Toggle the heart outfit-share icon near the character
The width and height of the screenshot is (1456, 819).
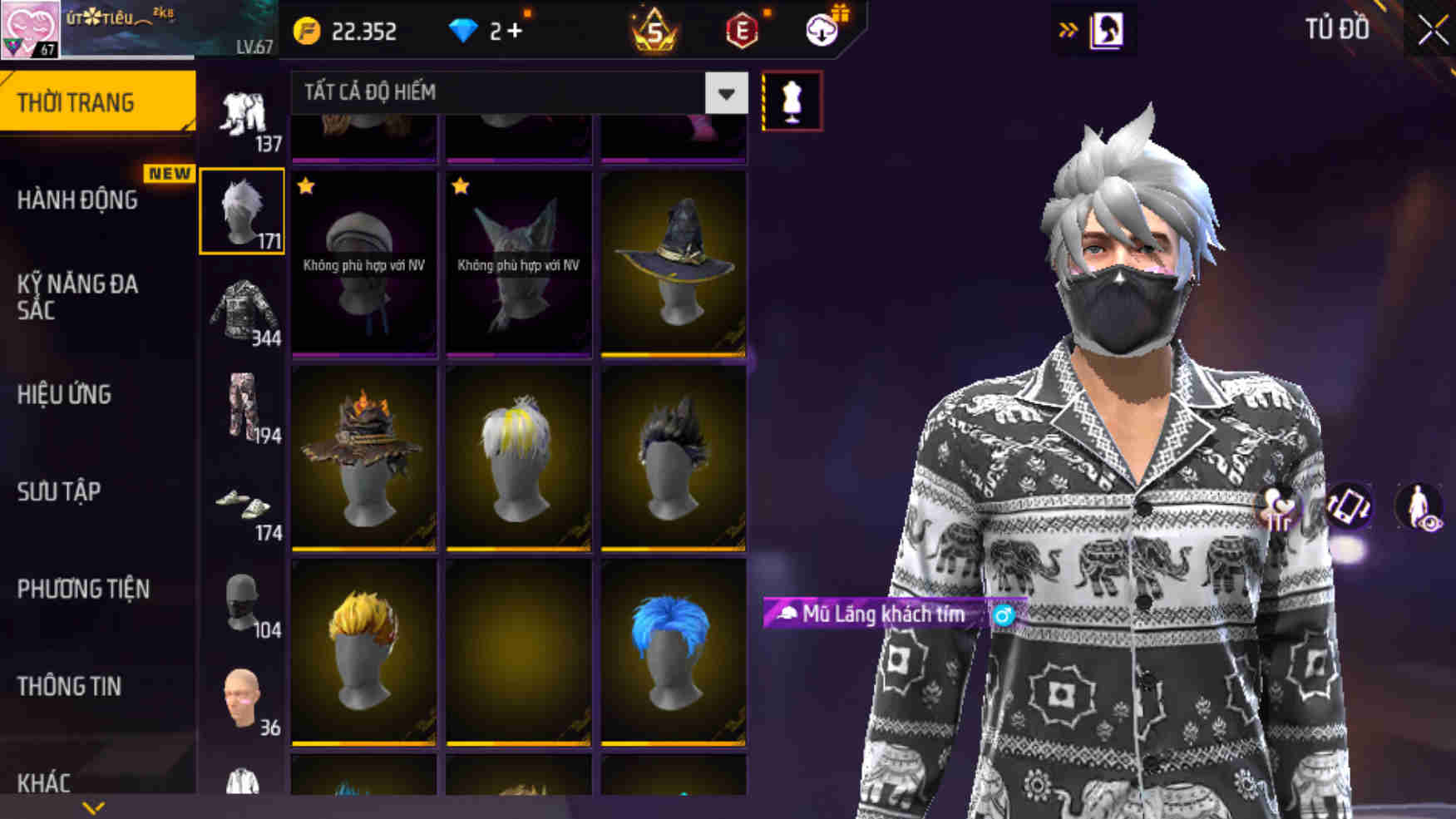1279,505
